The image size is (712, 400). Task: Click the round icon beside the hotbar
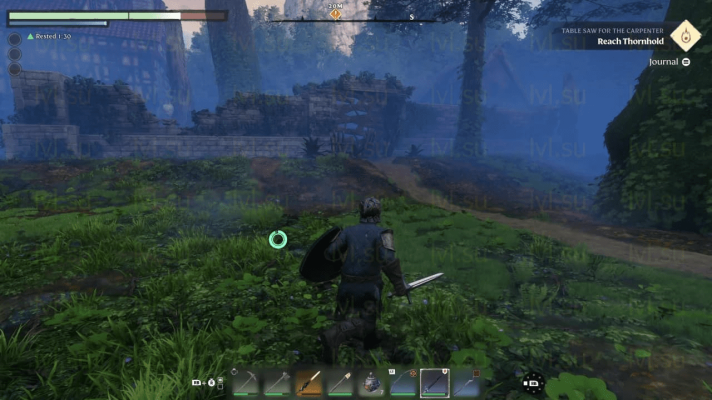click(x=533, y=382)
